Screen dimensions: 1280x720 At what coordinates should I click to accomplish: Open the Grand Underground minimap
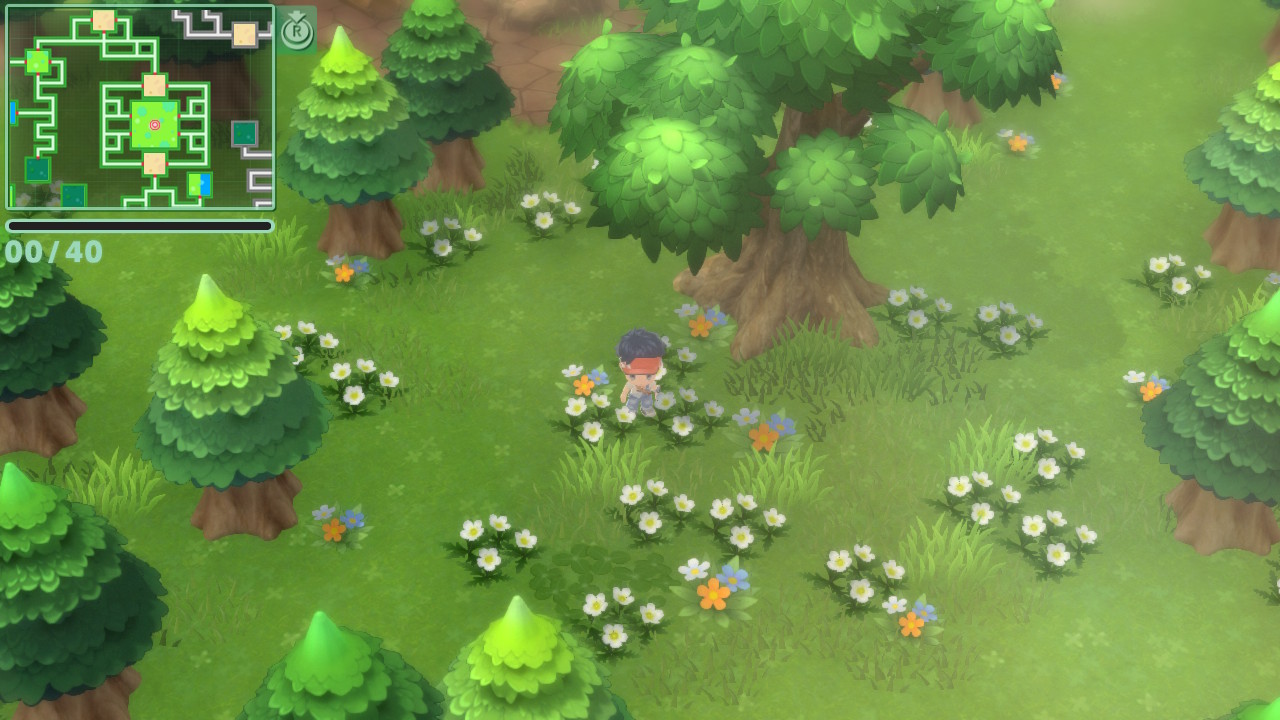coord(140,107)
